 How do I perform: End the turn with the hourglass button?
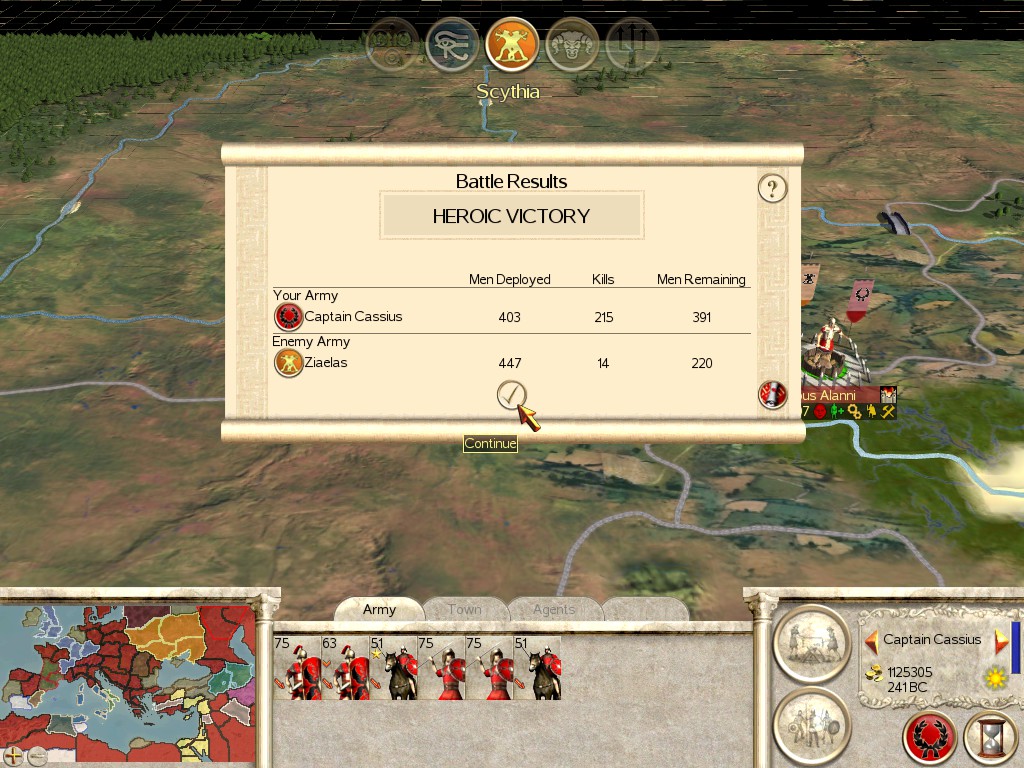point(990,739)
